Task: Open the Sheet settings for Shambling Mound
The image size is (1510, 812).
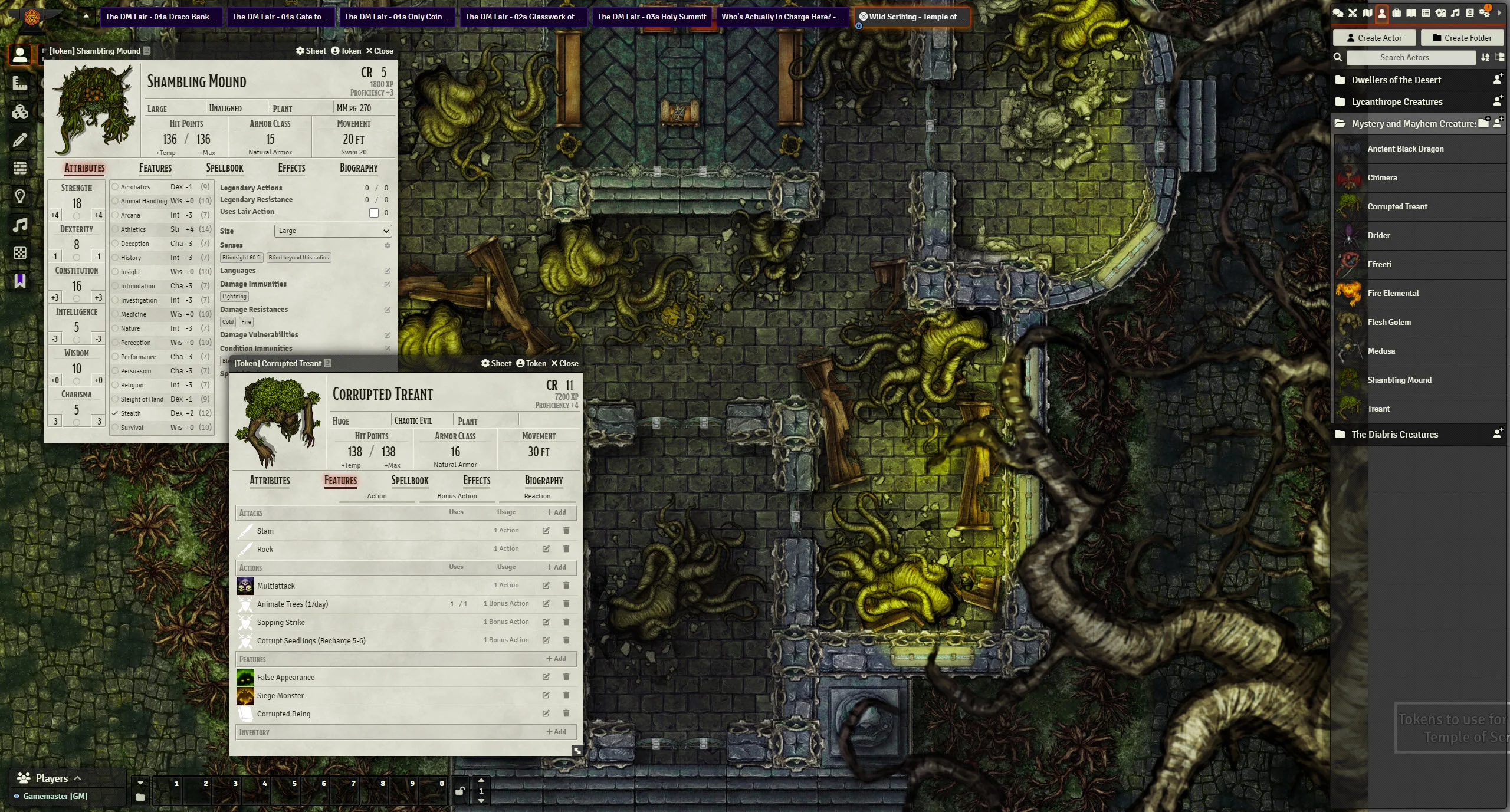Action: click(x=311, y=51)
